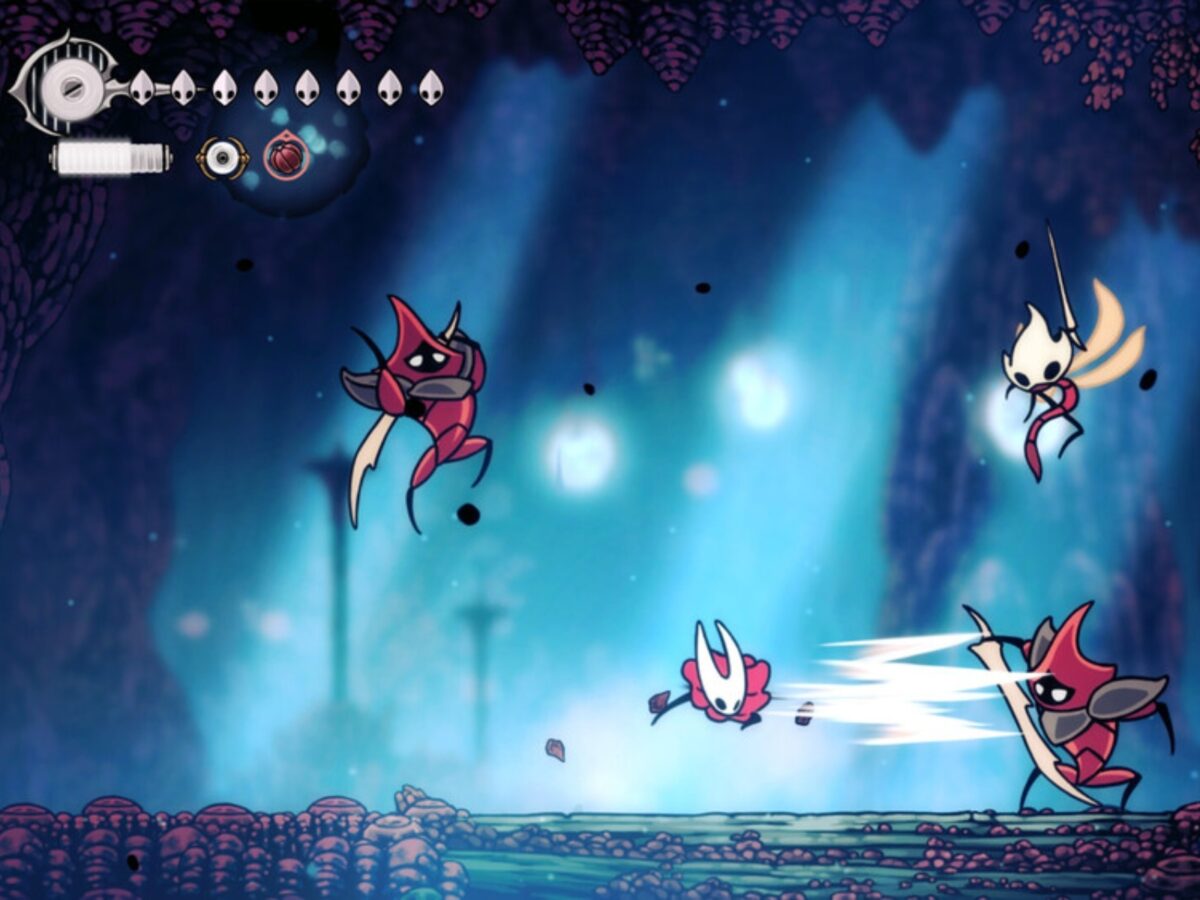The image size is (1200, 900).
Task: Activate the red beetle shell tool
Action: point(286,158)
